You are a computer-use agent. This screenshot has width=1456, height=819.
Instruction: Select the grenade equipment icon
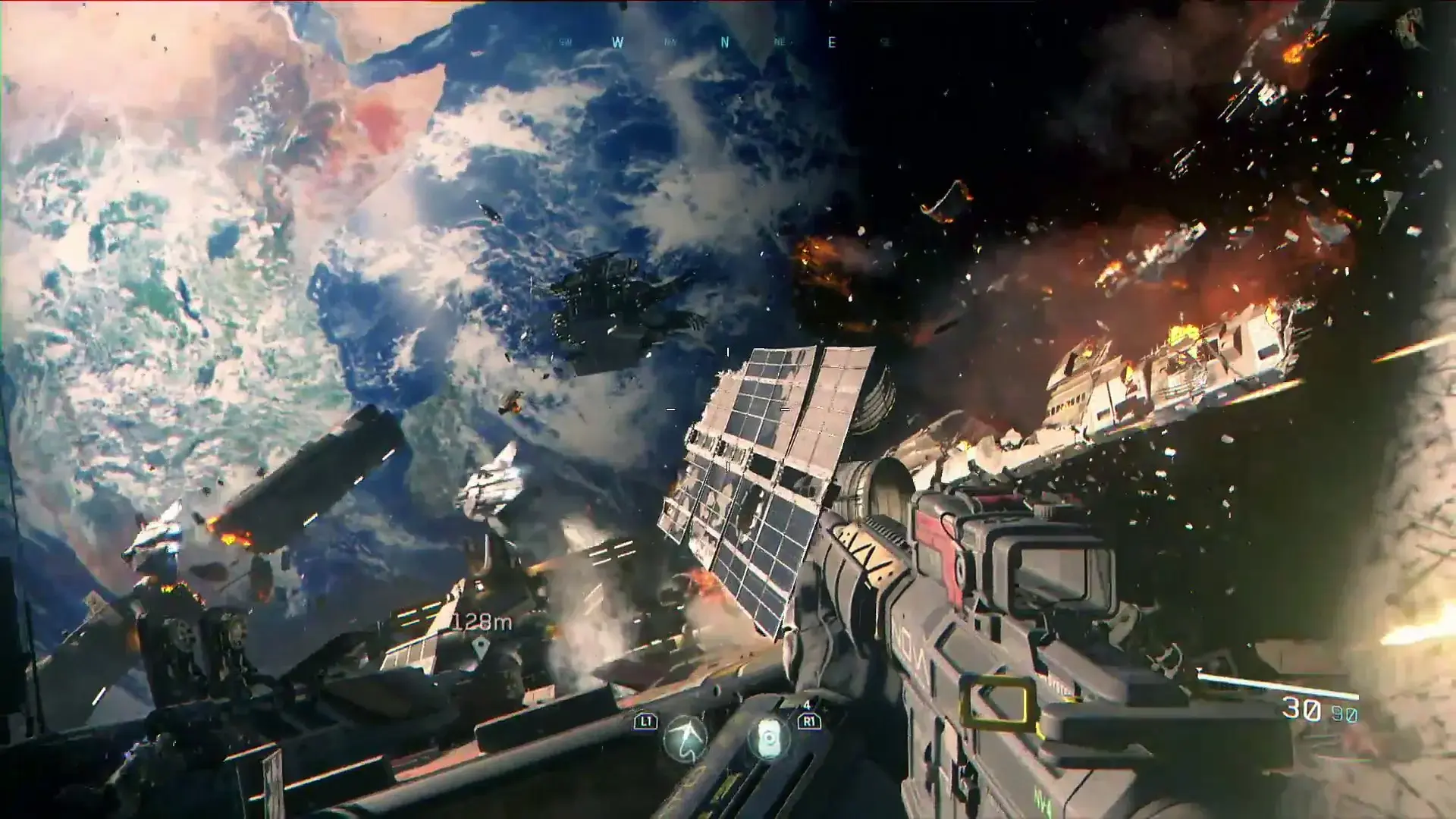pos(769,737)
